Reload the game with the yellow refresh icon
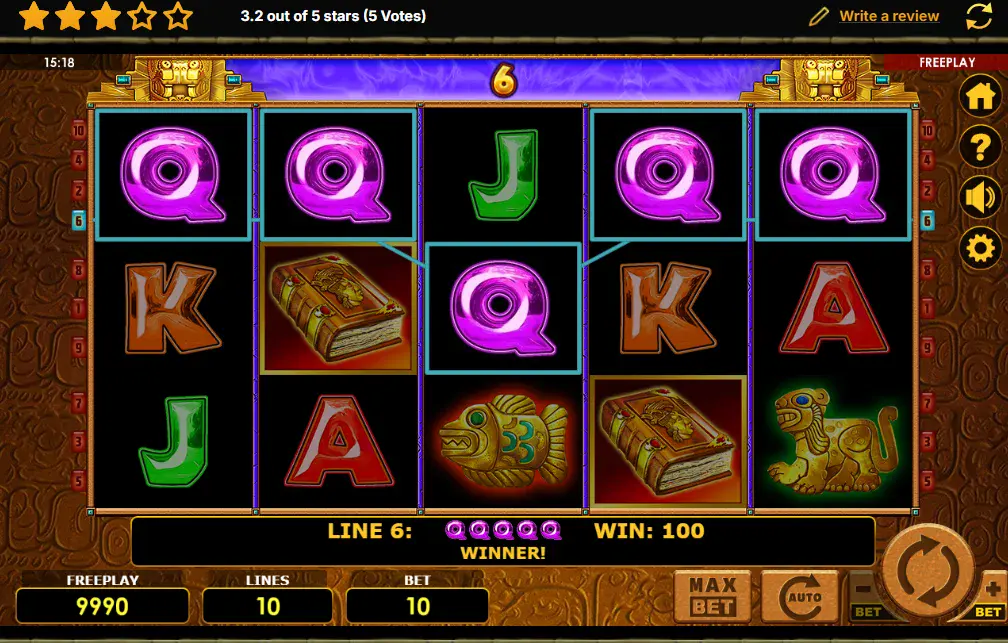Image resolution: width=1008 pixels, height=643 pixels. [x=979, y=16]
